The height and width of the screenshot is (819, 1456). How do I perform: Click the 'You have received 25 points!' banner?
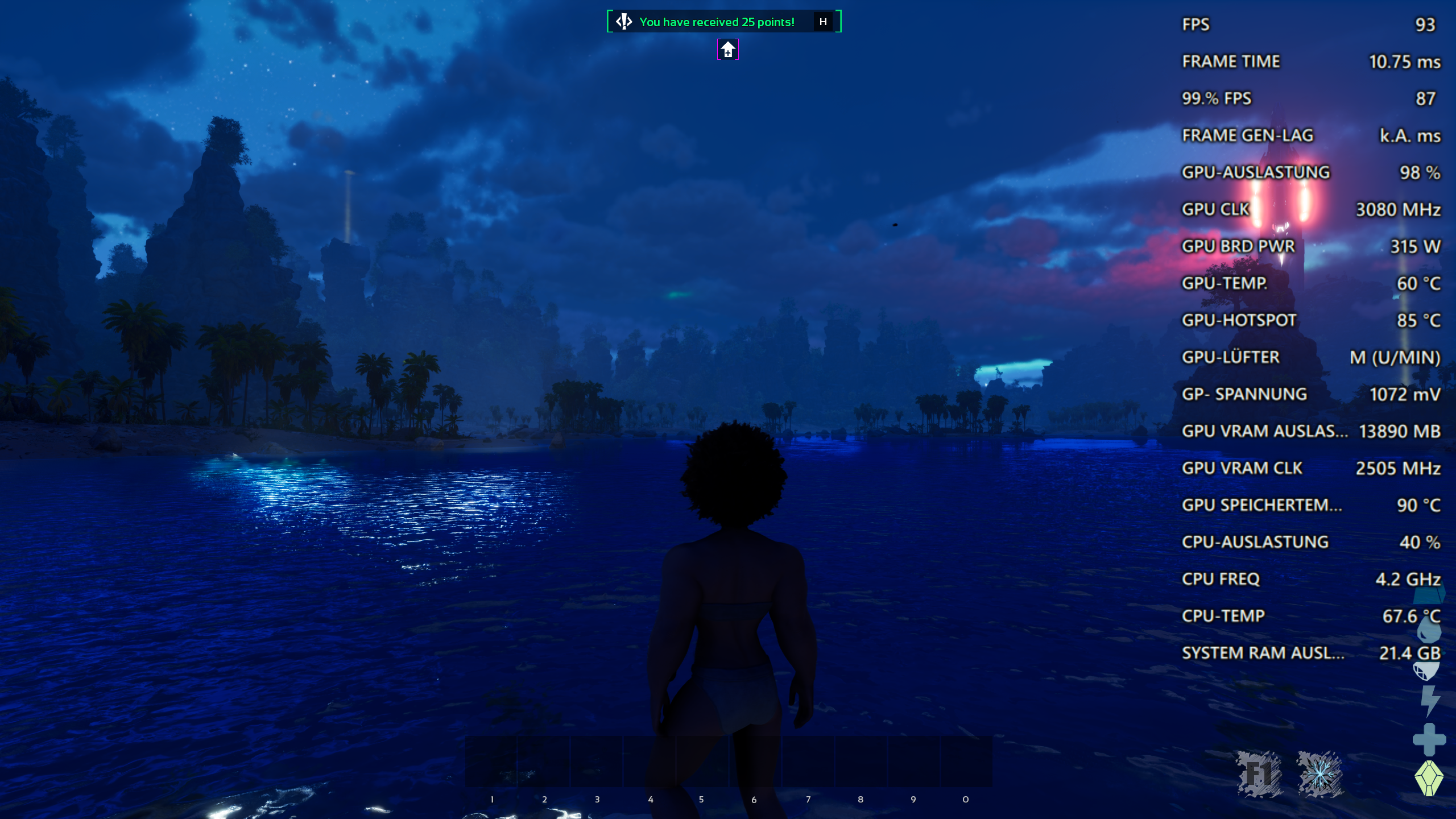click(715, 22)
